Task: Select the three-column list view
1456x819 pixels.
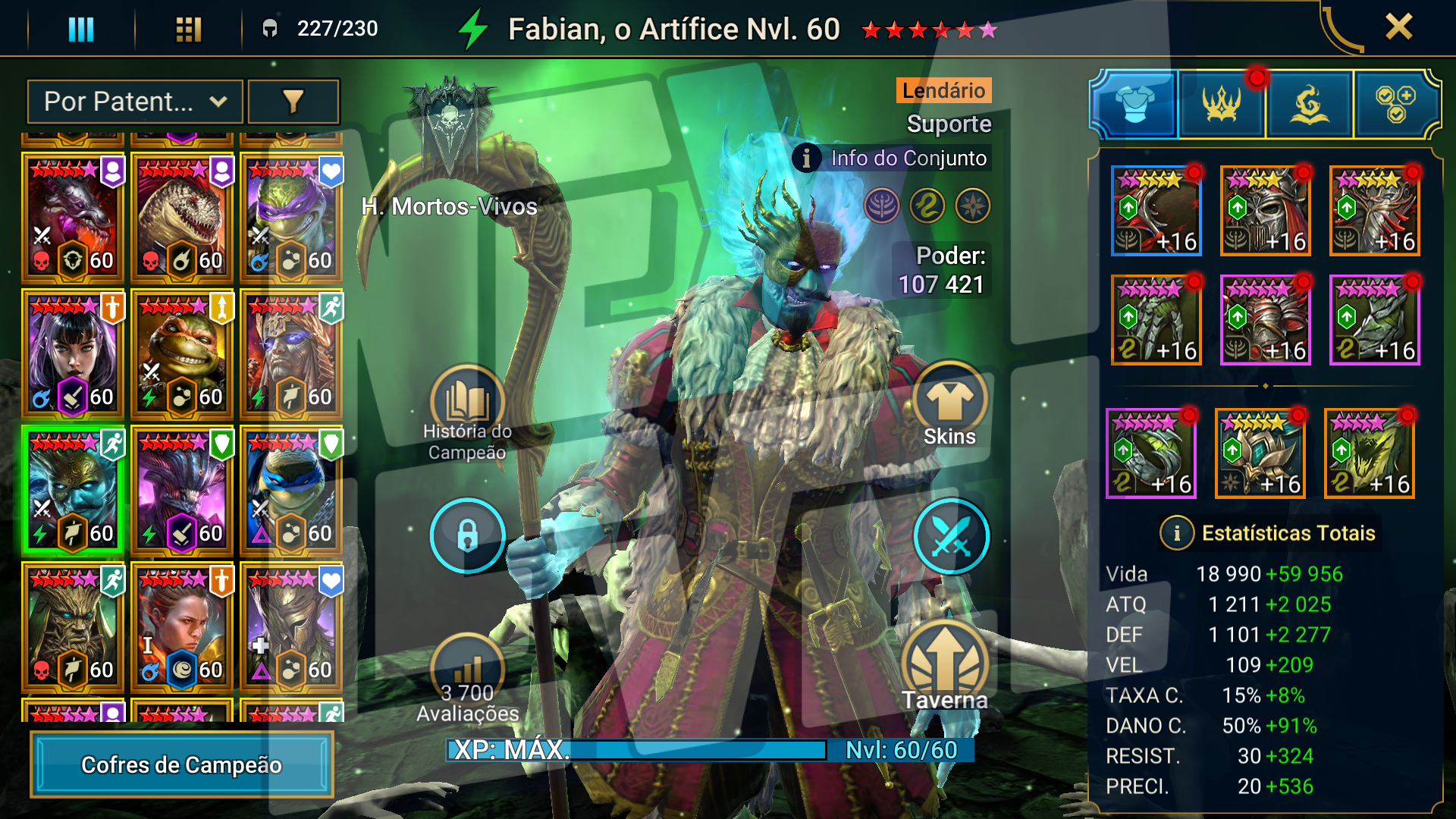Action: [x=81, y=29]
